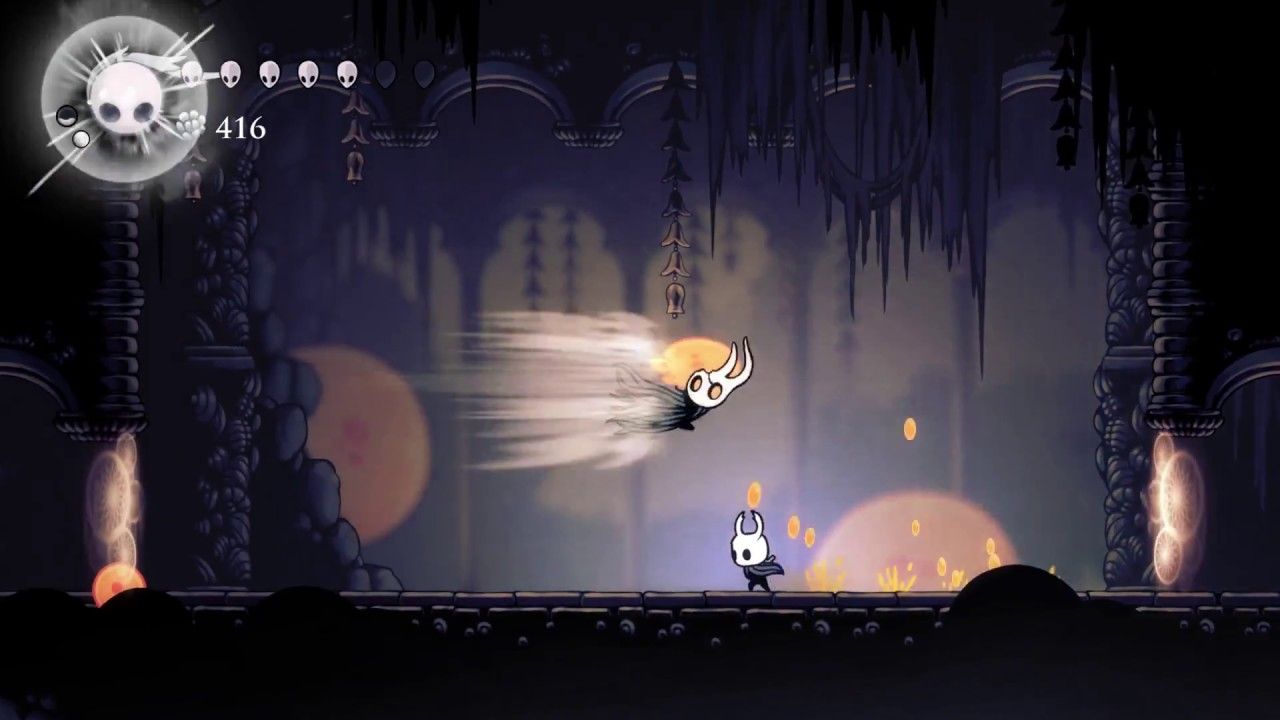Click the damaged health mask breaking apart
This screenshot has width=1280, height=720.
coord(190,72)
